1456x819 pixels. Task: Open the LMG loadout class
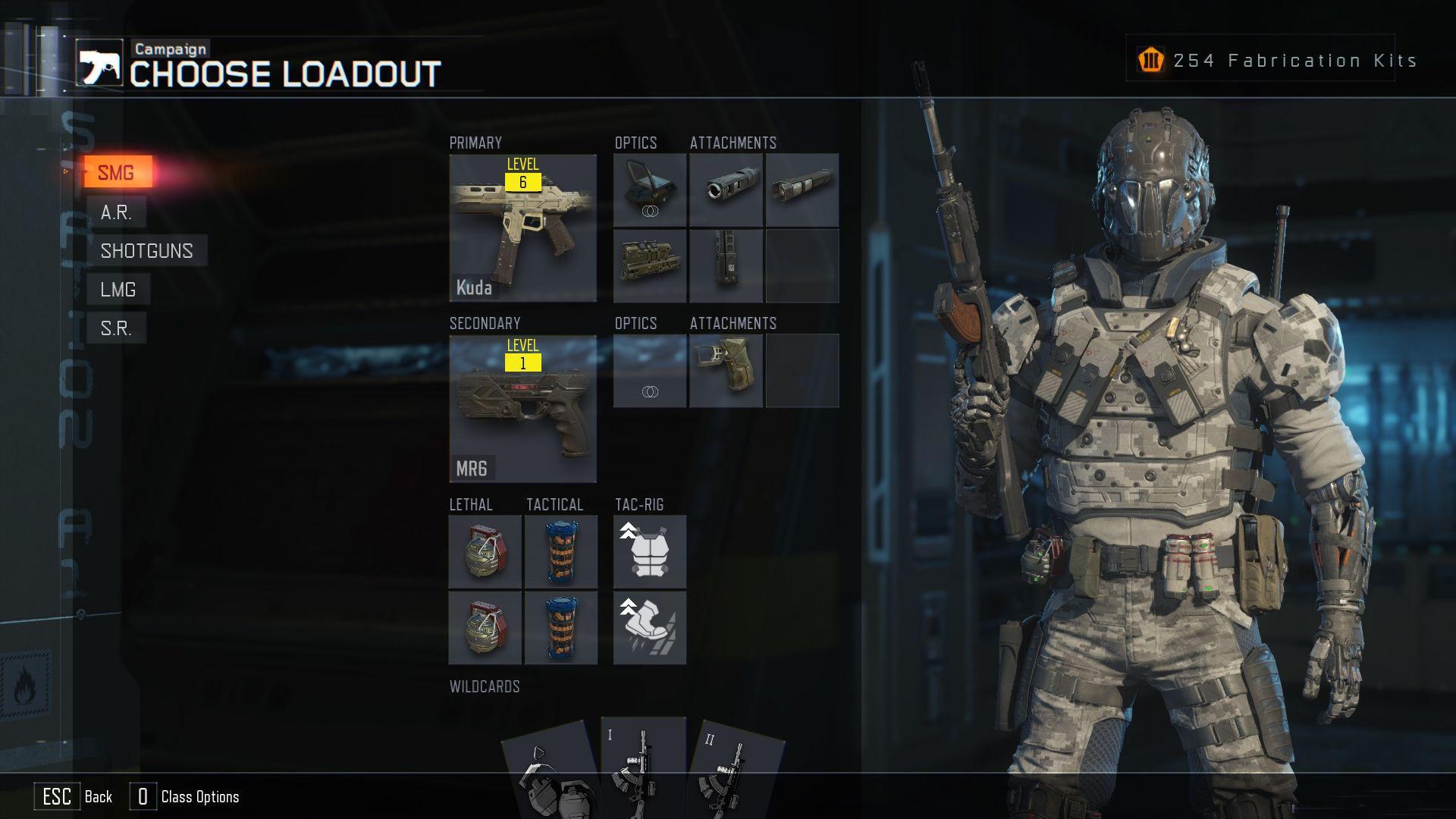(118, 290)
